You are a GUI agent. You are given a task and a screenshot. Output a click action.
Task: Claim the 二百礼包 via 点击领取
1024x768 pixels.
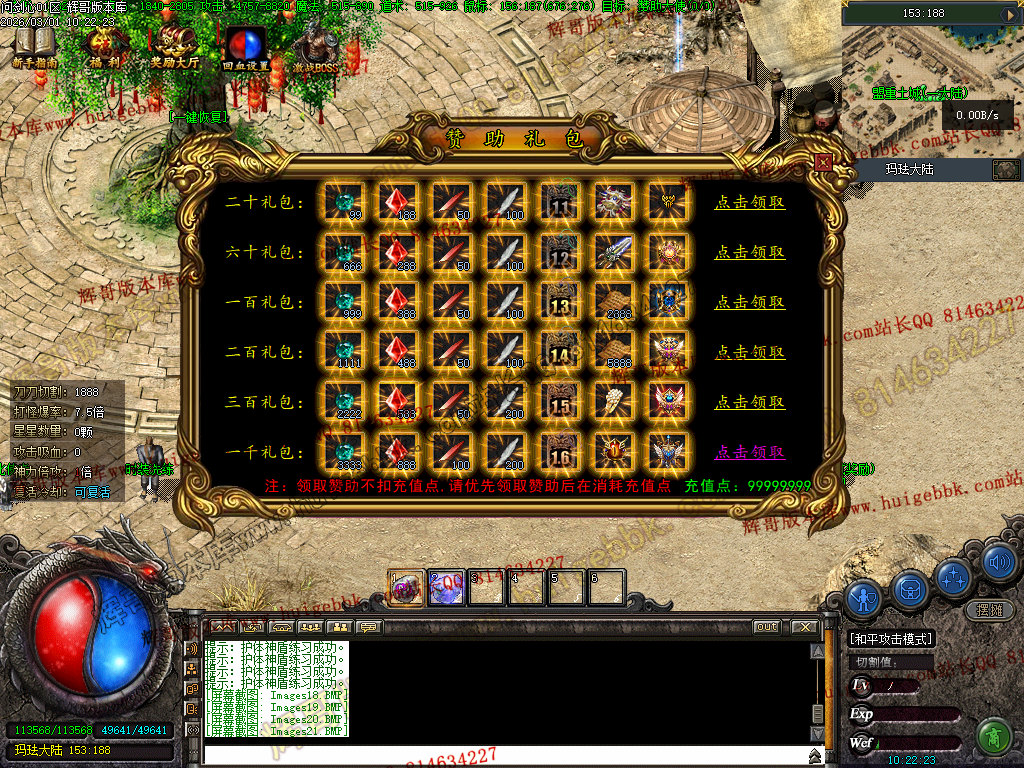(x=749, y=352)
